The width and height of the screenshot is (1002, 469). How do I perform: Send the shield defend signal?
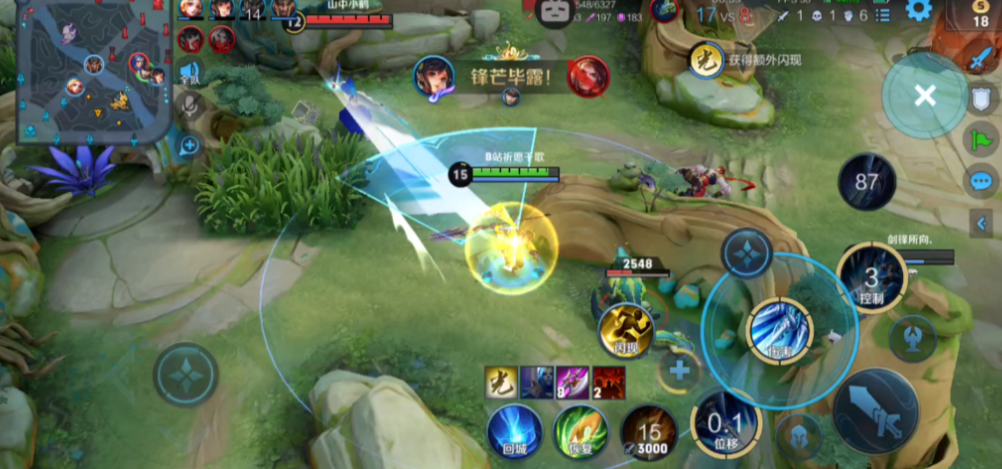[981, 98]
